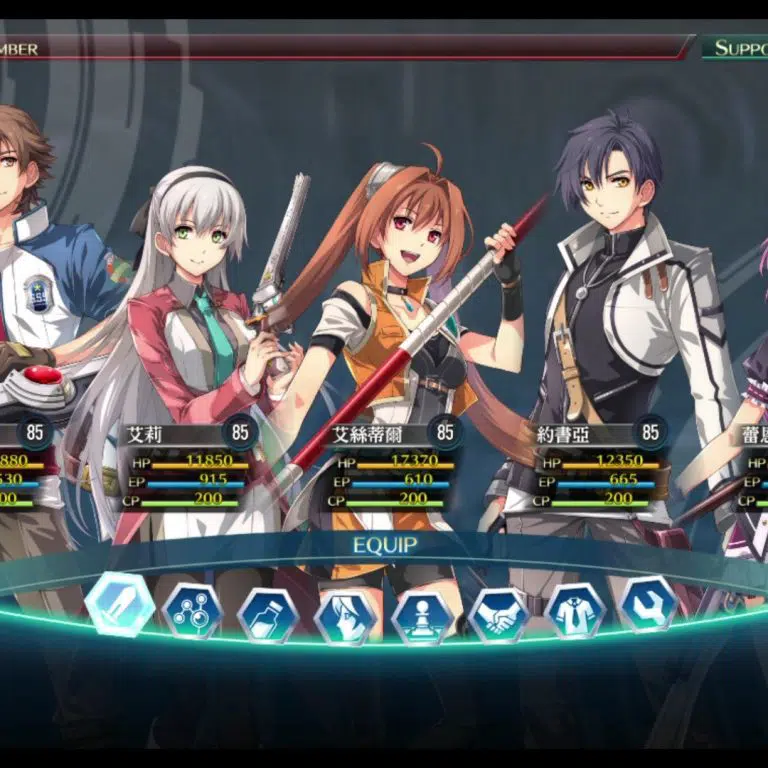This screenshot has width=768, height=768.
Task: Select the orbment molecule icon
Action: [x=192, y=611]
